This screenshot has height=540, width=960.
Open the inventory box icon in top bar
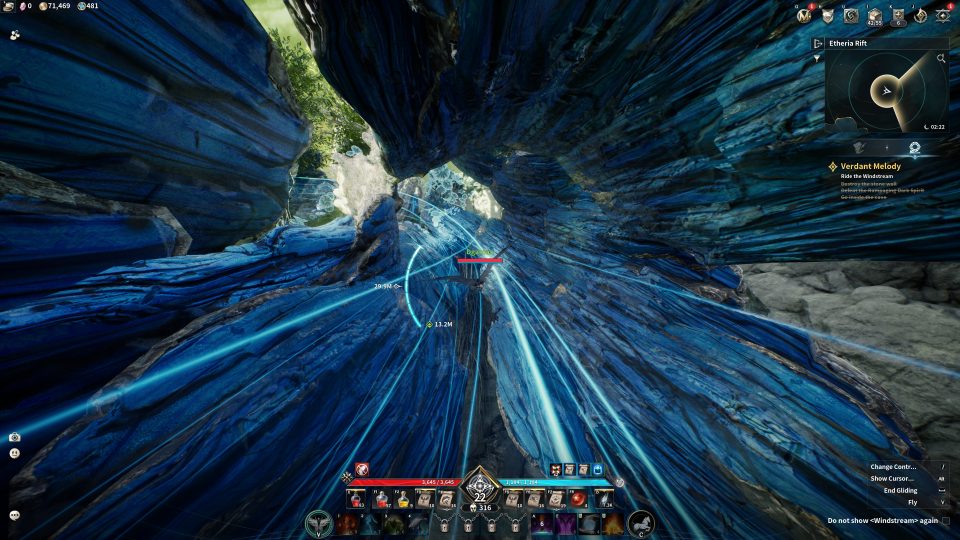click(875, 16)
